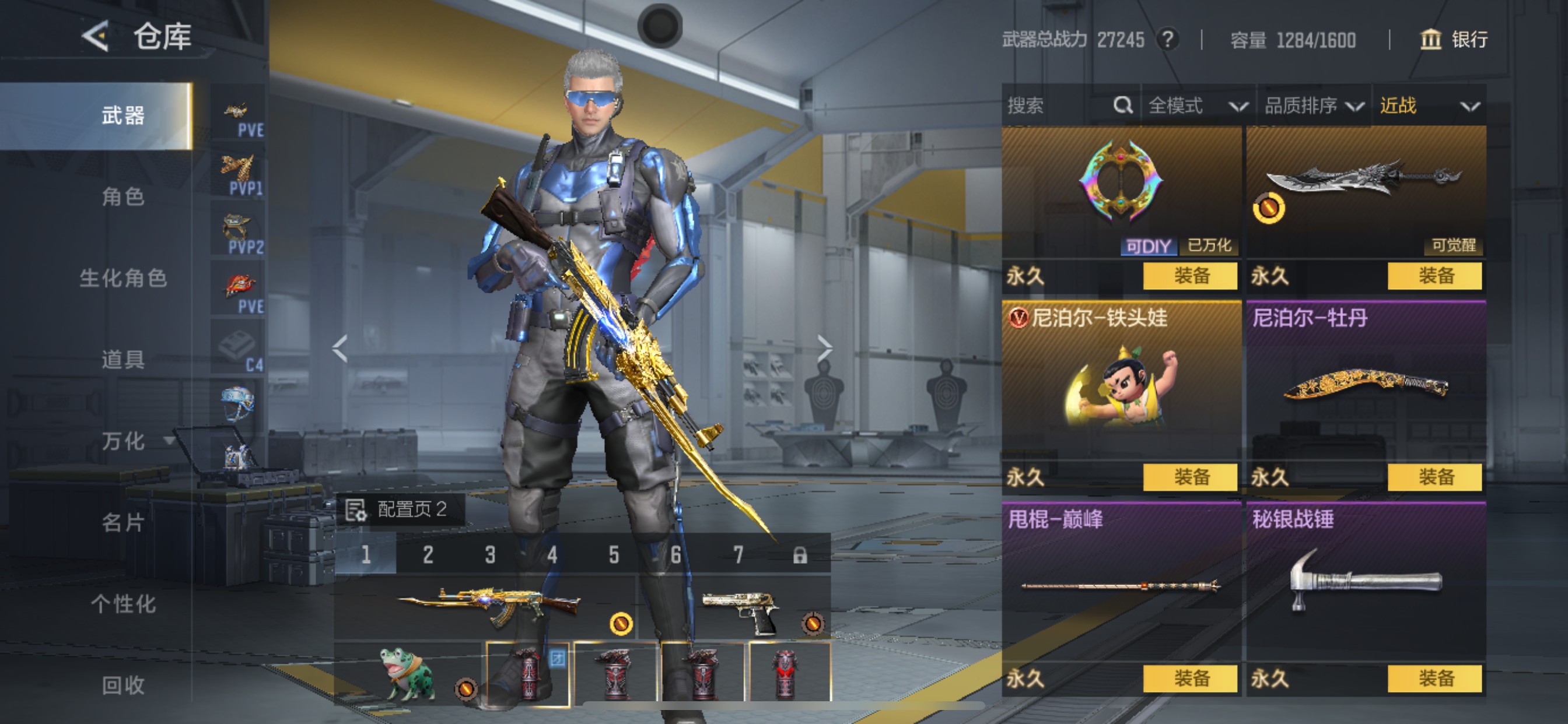
Task: Select the 道具 category
Action: pyautogui.click(x=123, y=359)
